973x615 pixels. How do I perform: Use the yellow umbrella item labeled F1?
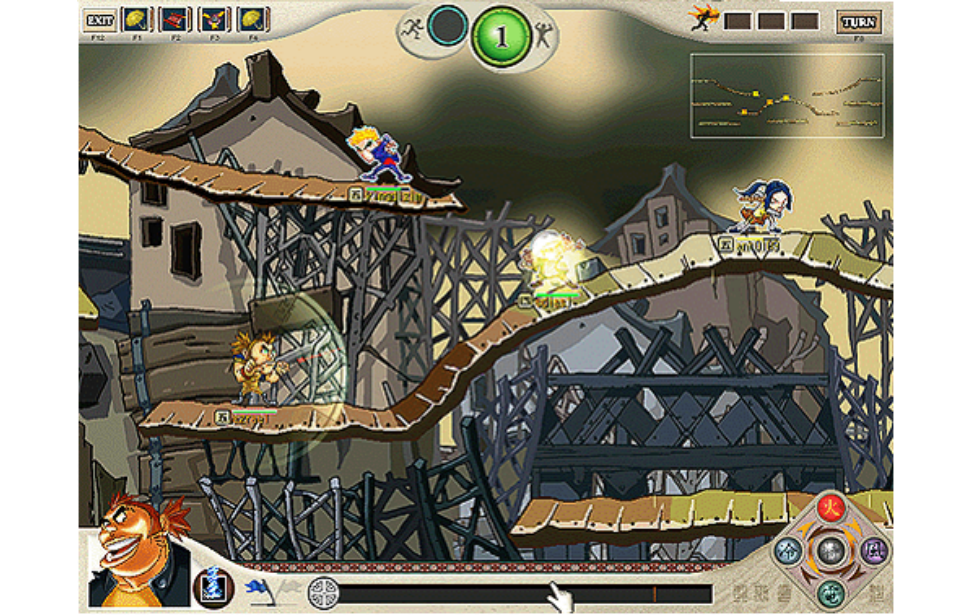pyautogui.click(x=137, y=20)
